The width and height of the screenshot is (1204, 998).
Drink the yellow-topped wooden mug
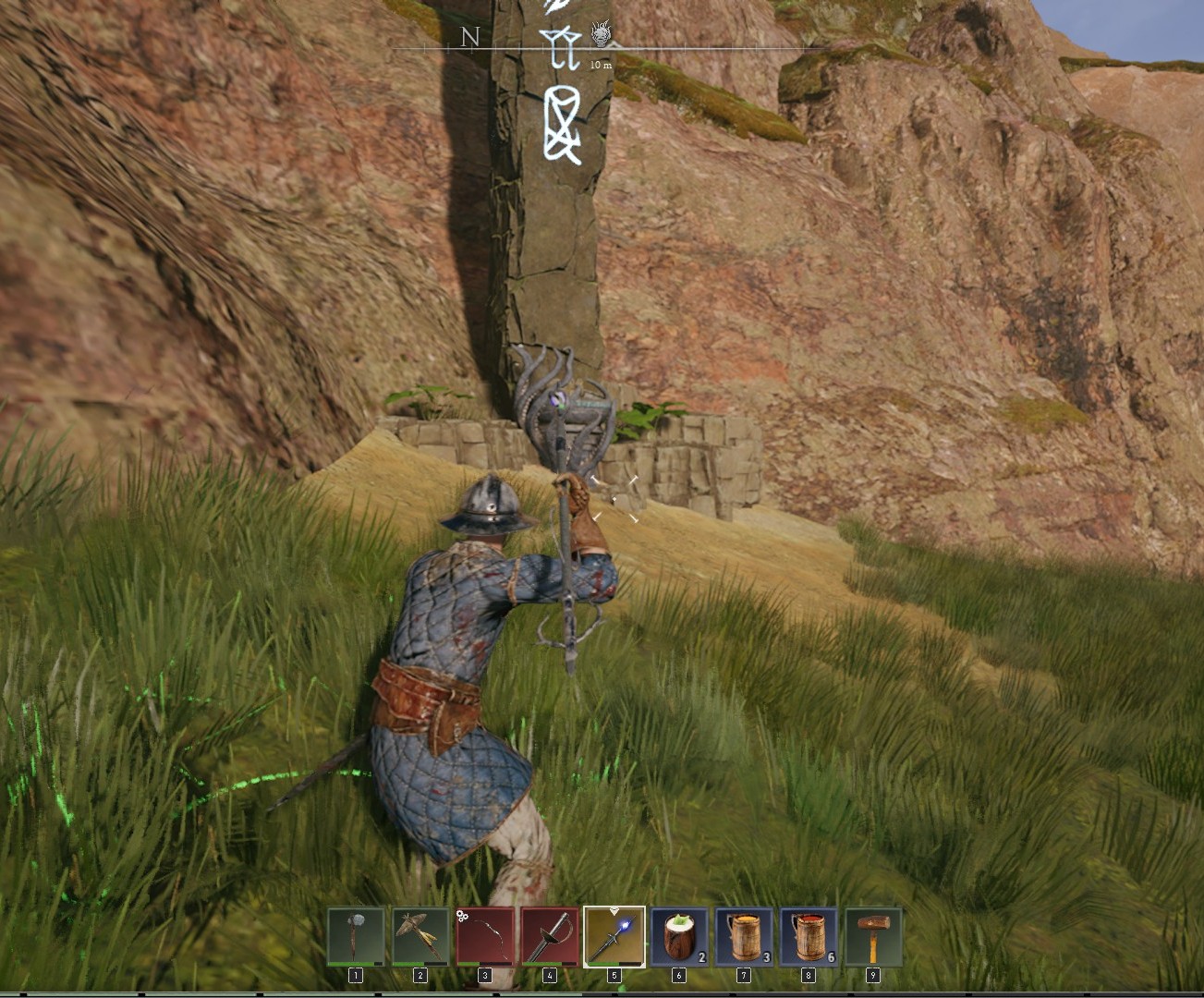coord(744,937)
